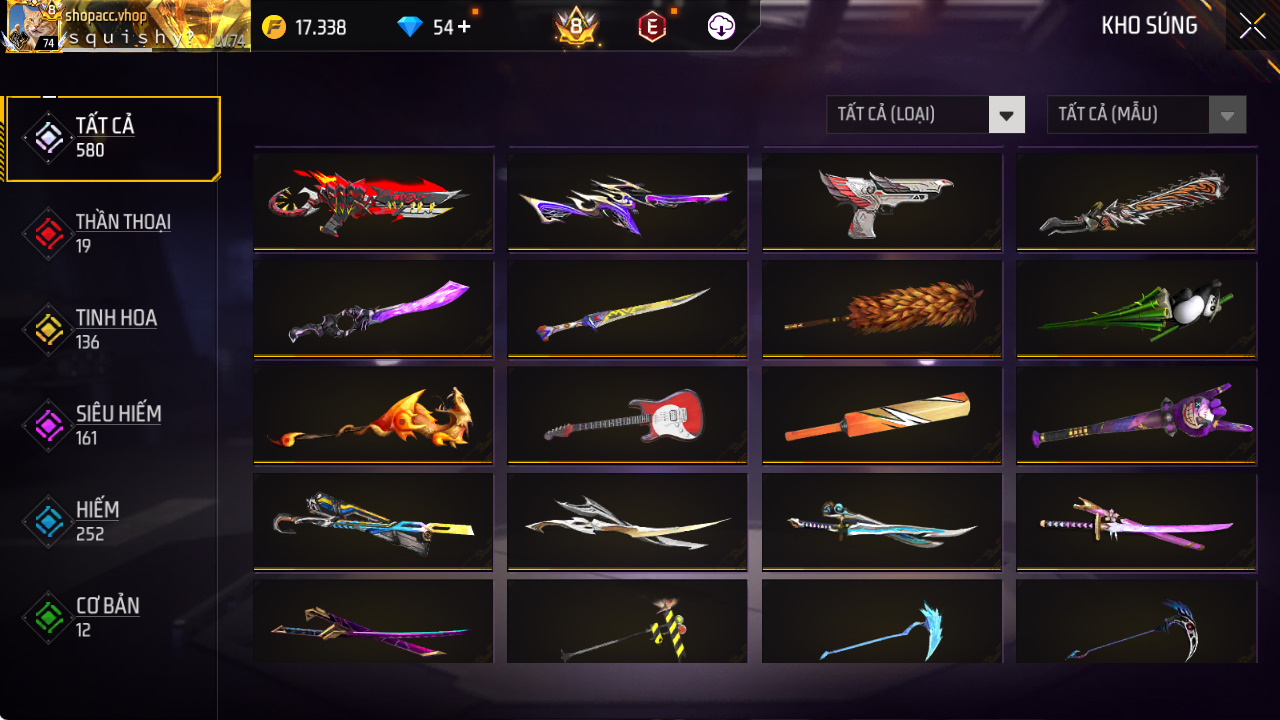Expand the LOẠI filter arrow

coord(1007,114)
